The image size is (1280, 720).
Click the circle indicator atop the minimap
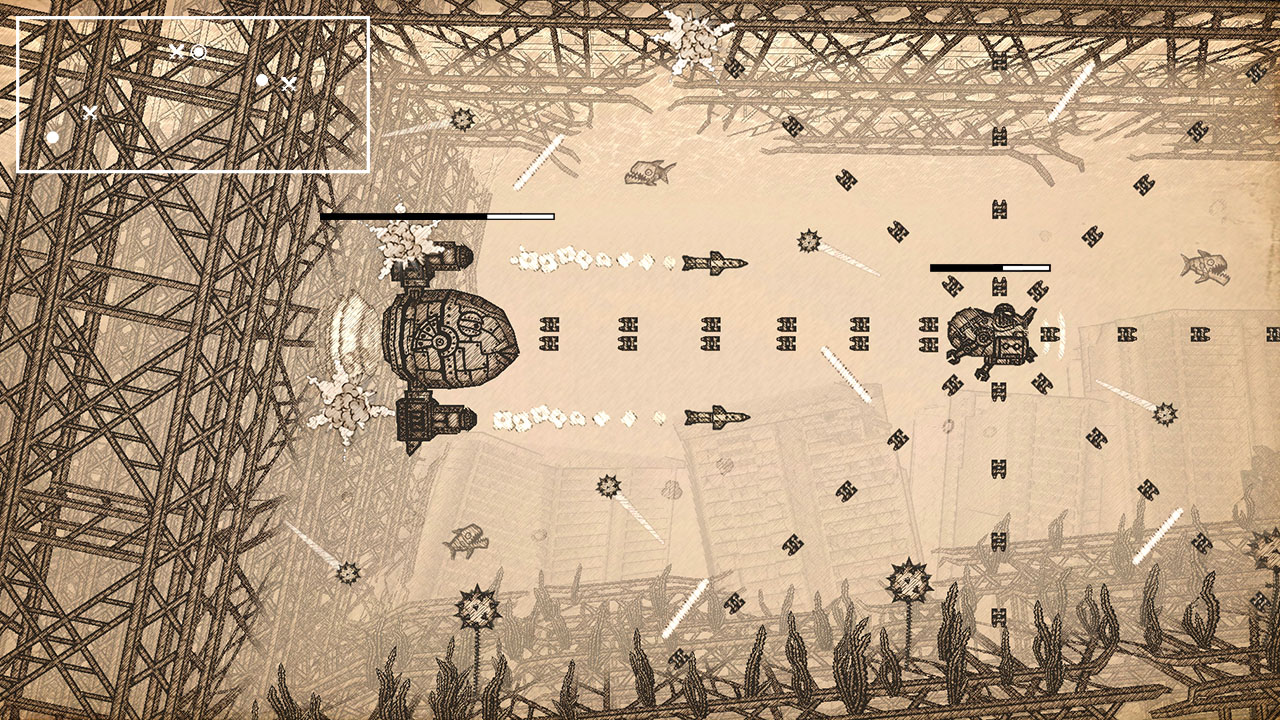(x=198, y=50)
